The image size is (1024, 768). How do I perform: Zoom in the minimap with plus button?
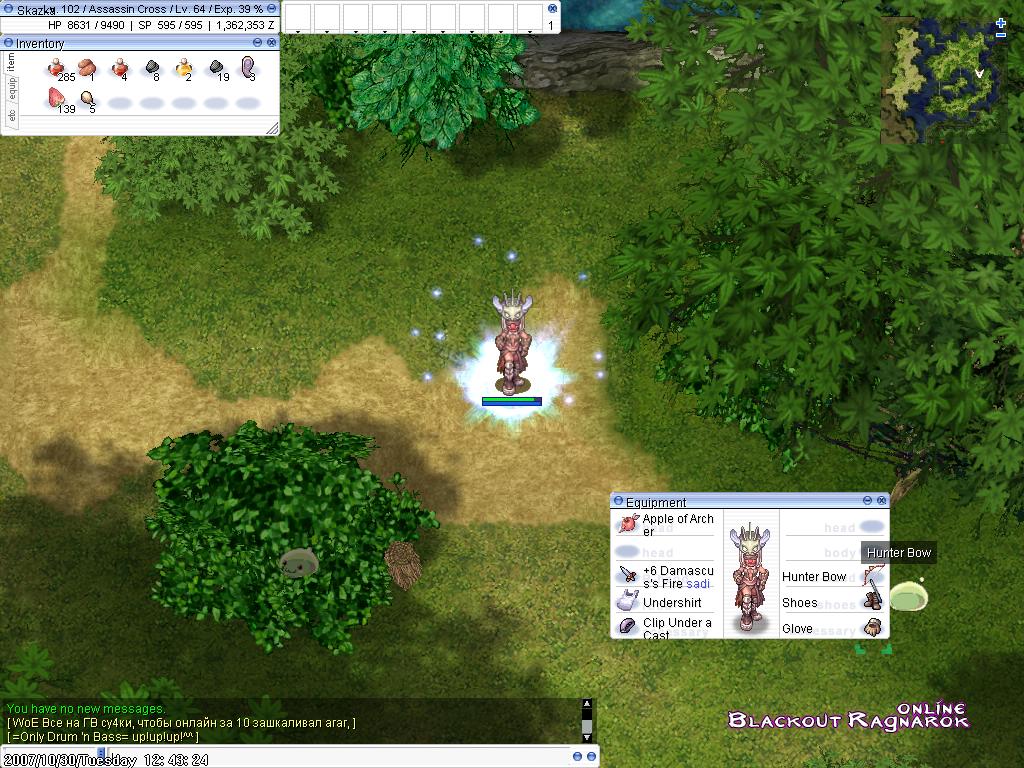pos(1001,23)
